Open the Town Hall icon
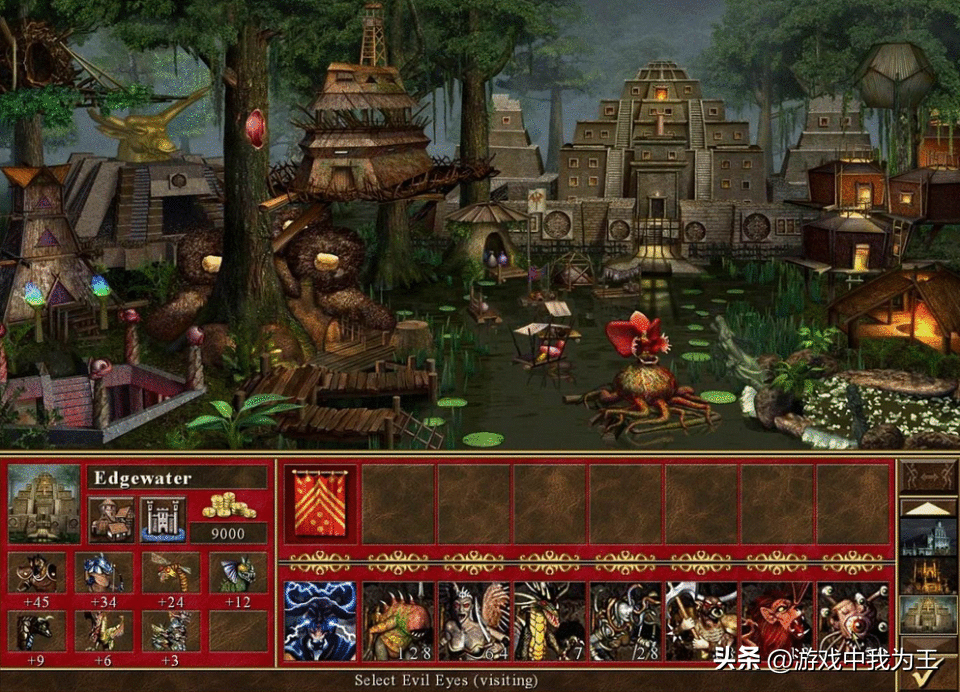The width and height of the screenshot is (960, 692). point(109,519)
